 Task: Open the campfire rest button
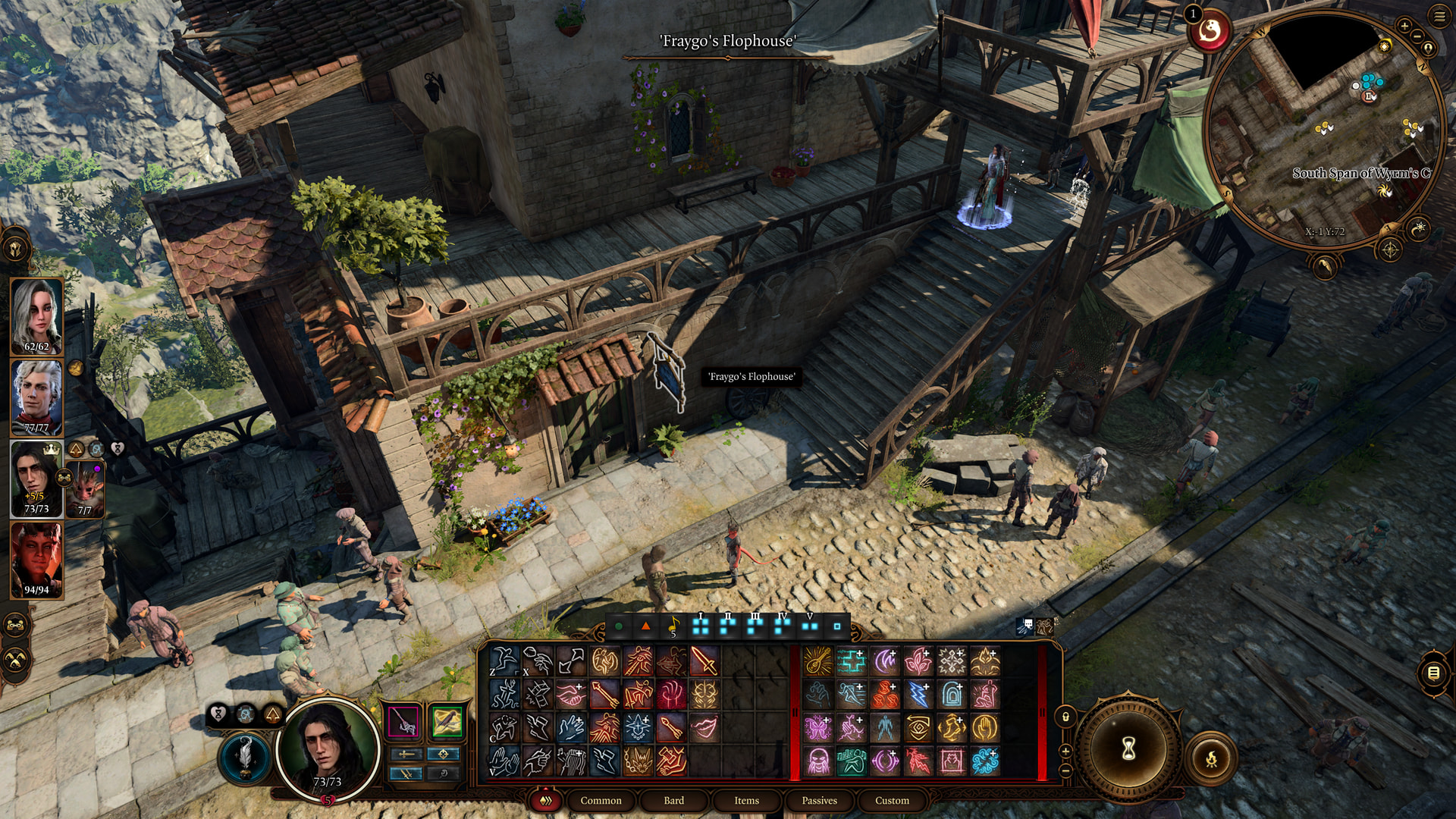[x=1211, y=757]
